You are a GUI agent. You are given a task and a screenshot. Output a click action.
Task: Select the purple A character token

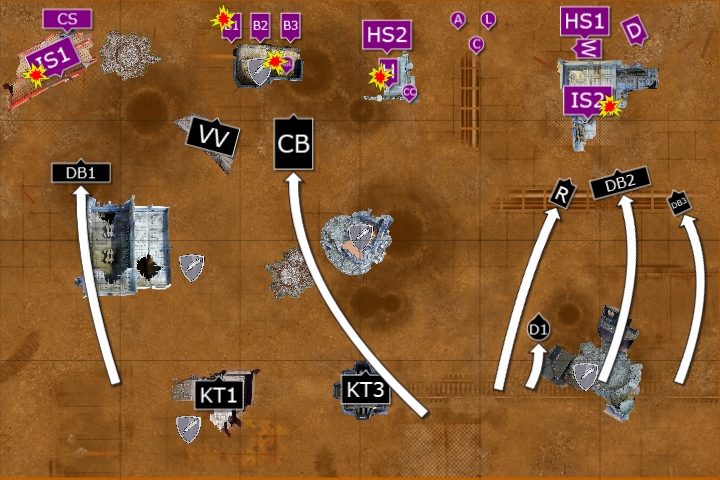458,20
